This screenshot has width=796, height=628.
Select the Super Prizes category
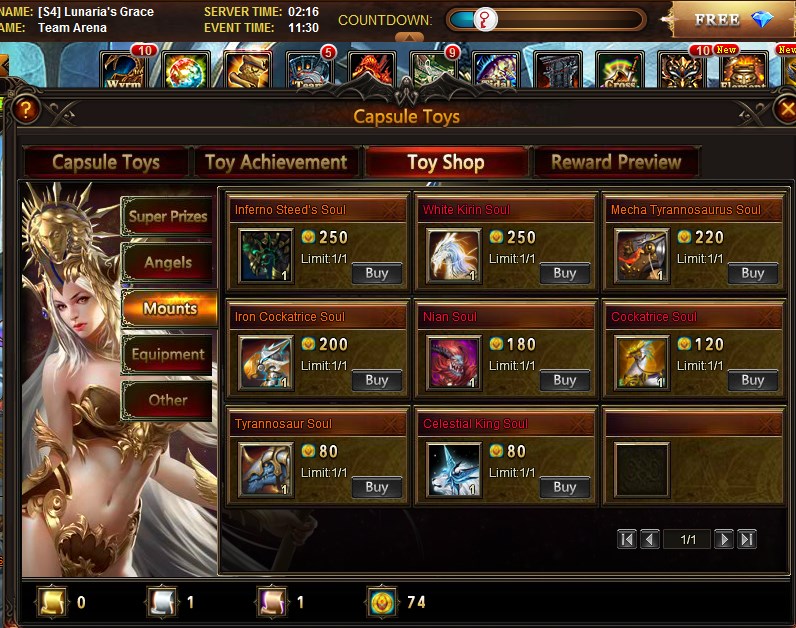coord(168,216)
